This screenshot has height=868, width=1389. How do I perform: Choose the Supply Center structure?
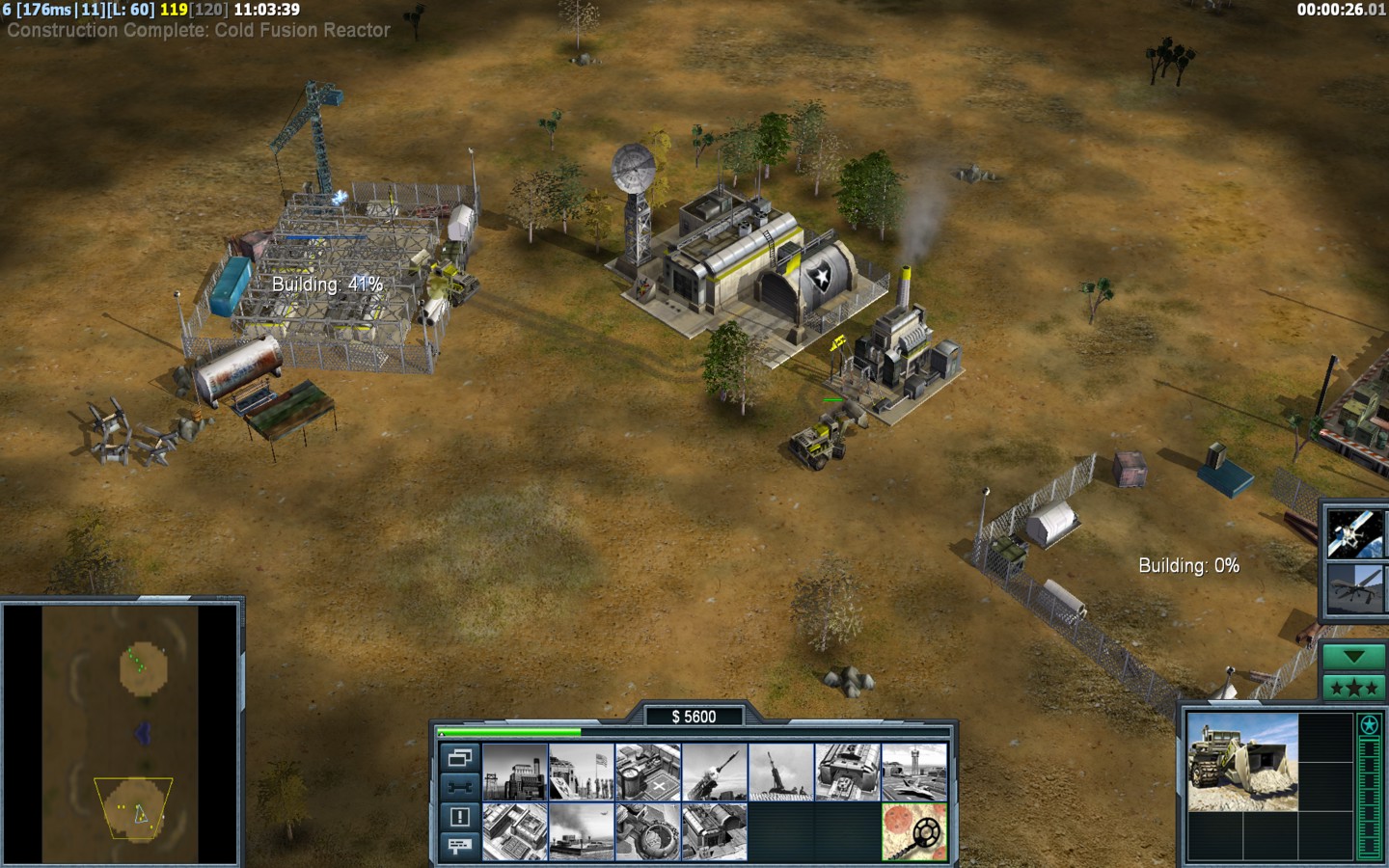(x=648, y=772)
